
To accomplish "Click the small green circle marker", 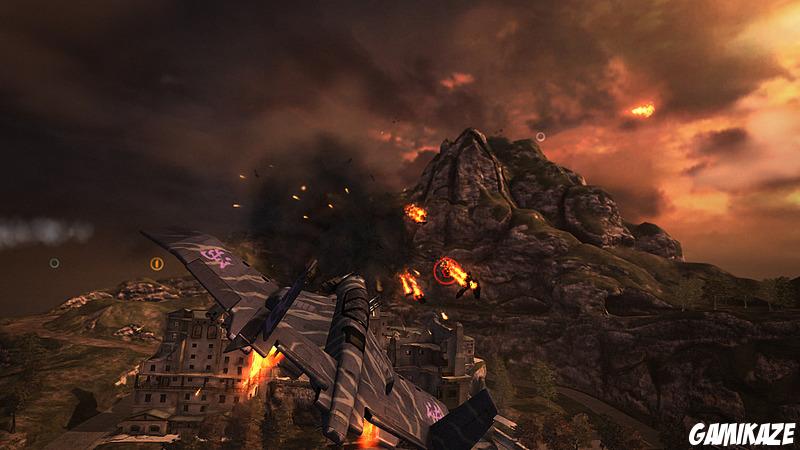I will pyautogui.click(x=54, y=264).
